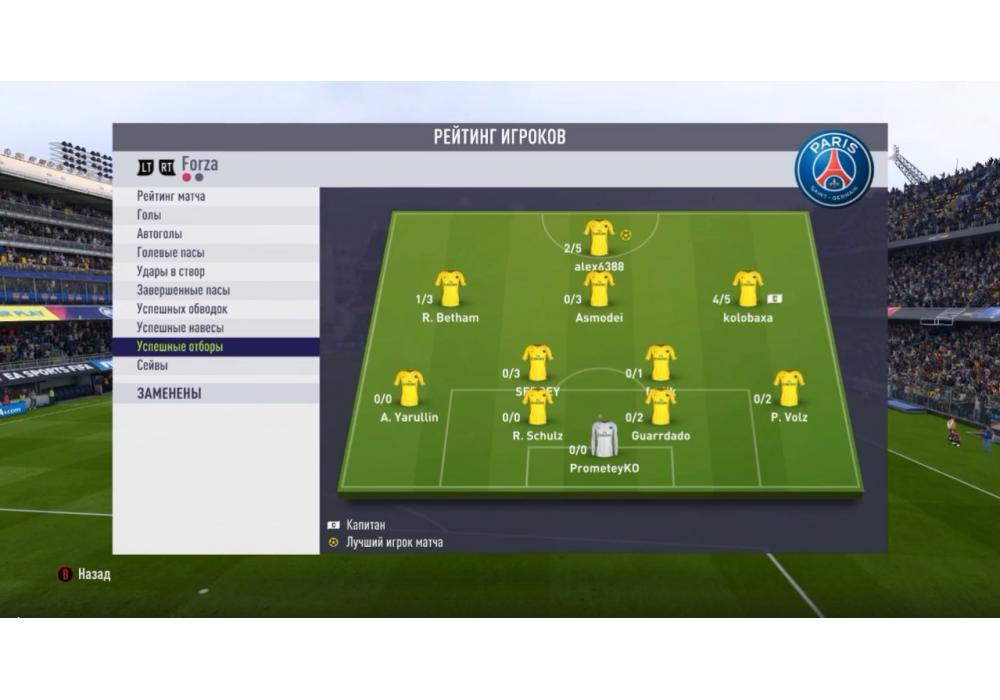View the Успешных обводок statistic
This screenshot has height=700, width=1000.
(x=182, y=309)
